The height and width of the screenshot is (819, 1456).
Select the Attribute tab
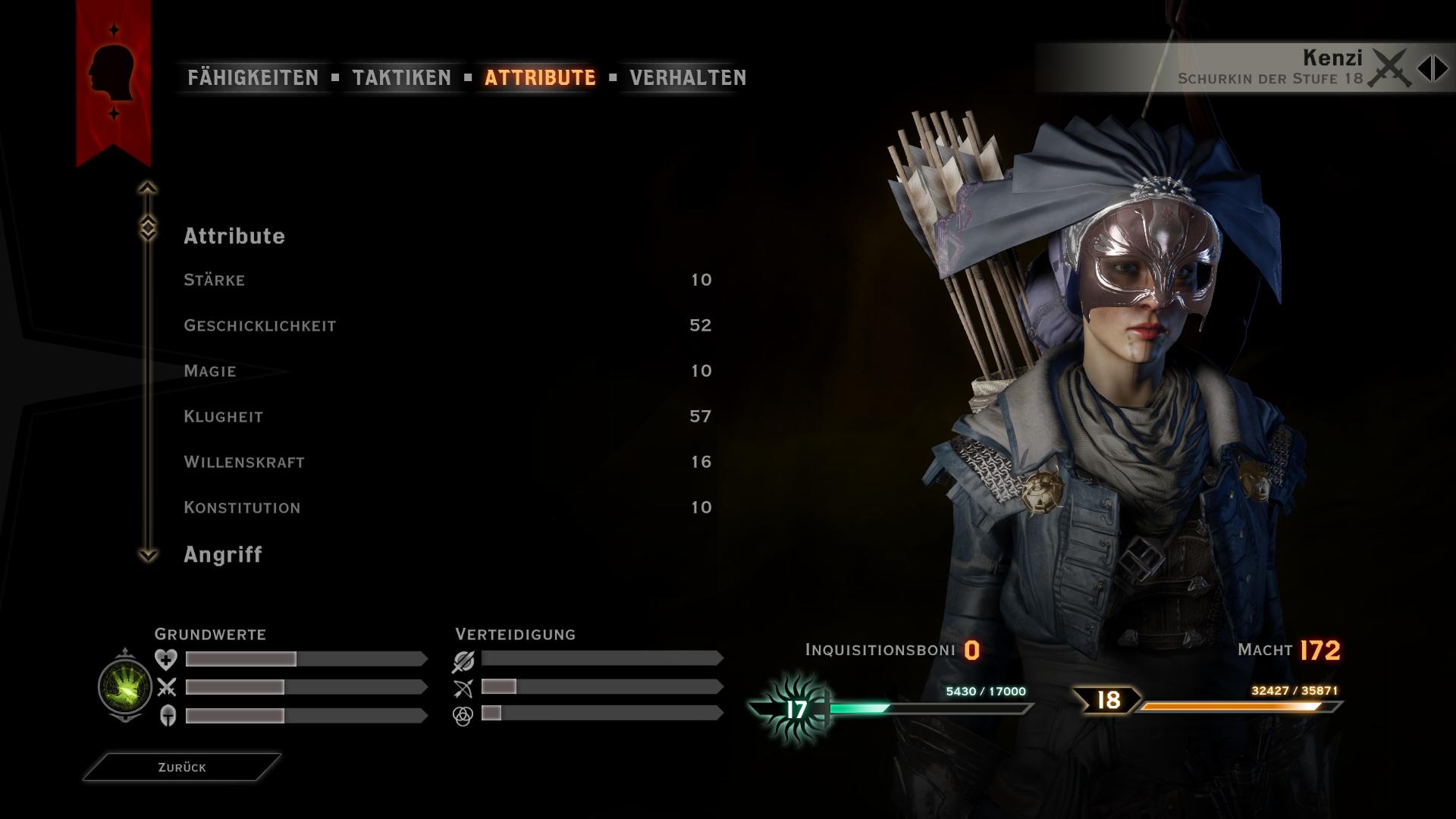540,77
